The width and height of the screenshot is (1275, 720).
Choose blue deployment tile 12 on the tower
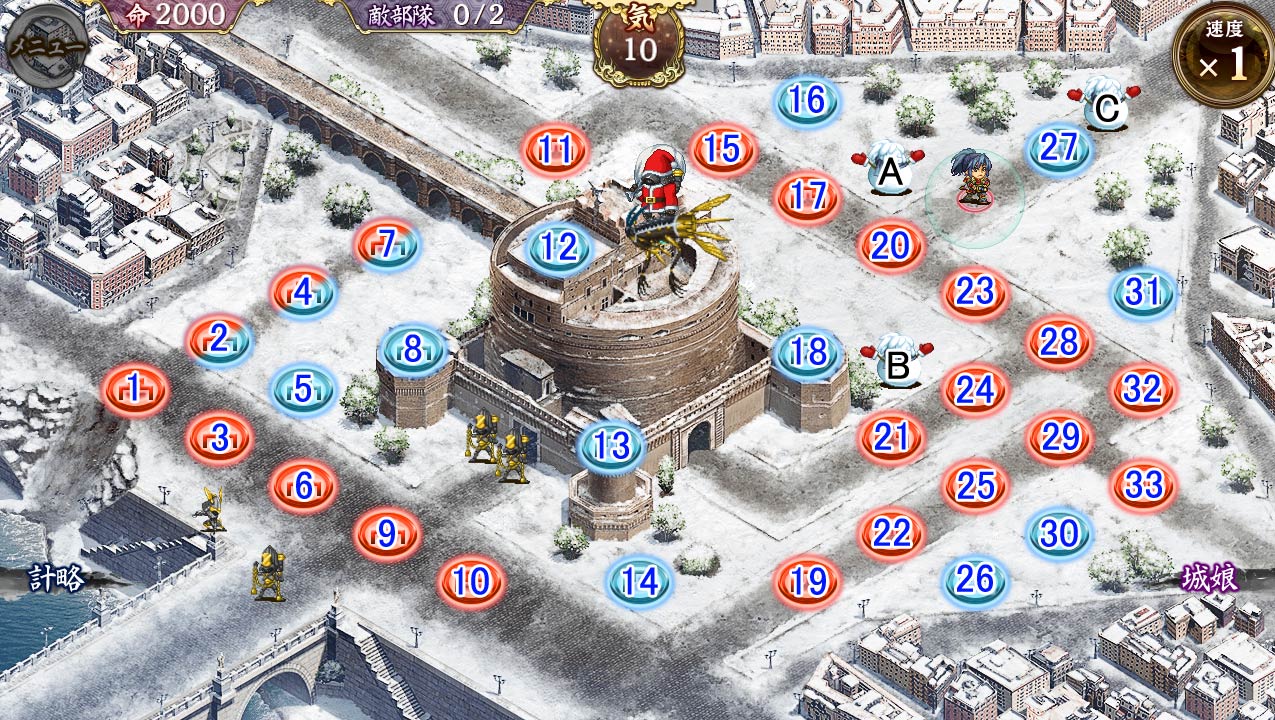559,247
